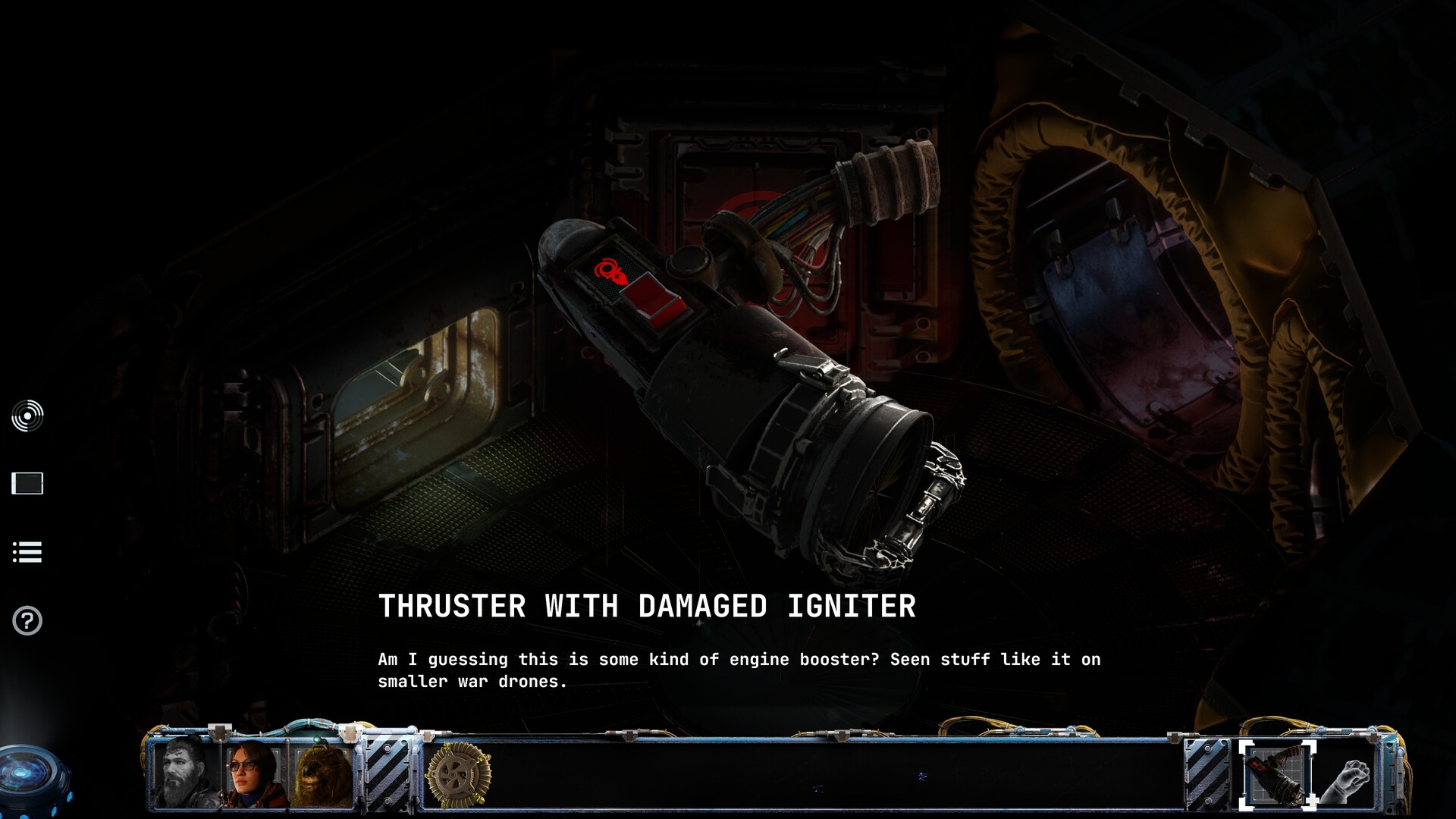Open the concentric rings scanner icon
This screenshot has height=819, width=1456.
tap(27, 416)
